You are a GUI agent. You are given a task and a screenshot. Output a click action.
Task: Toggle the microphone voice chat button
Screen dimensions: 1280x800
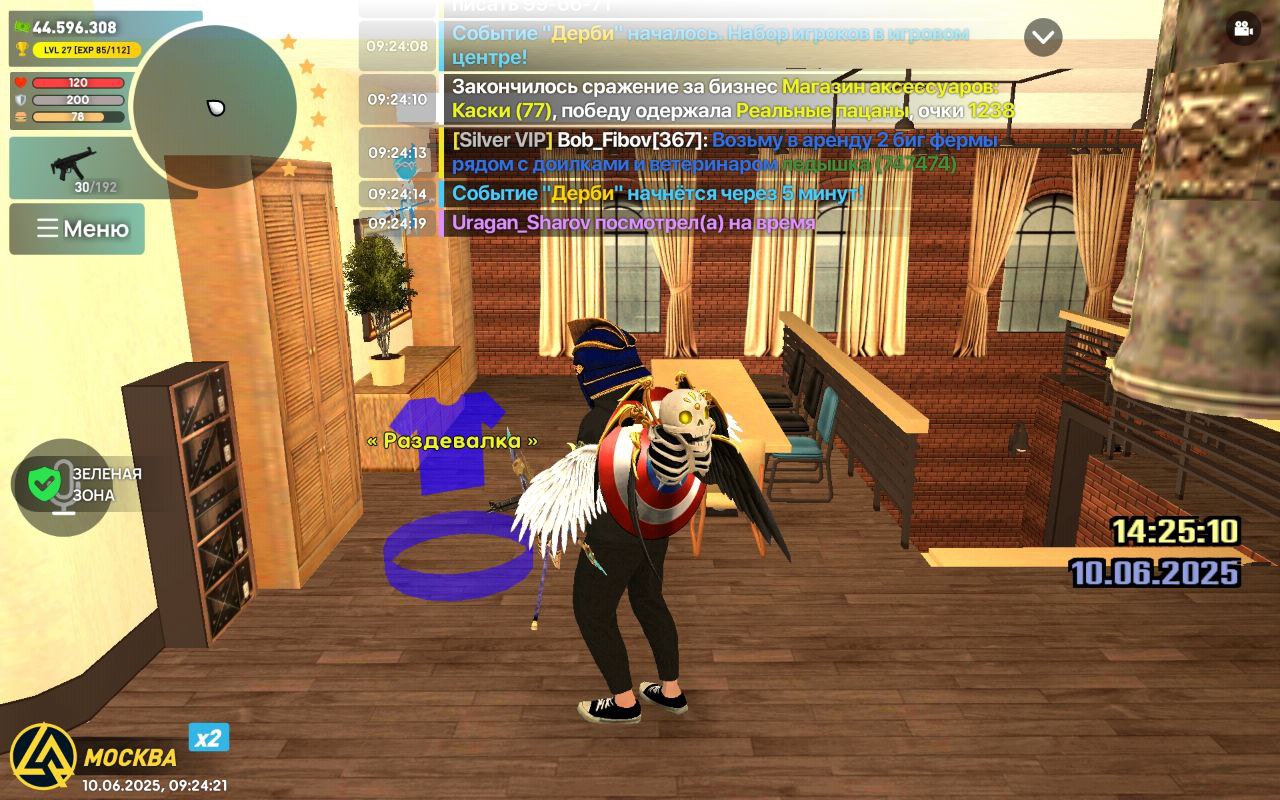pos(64,486)
